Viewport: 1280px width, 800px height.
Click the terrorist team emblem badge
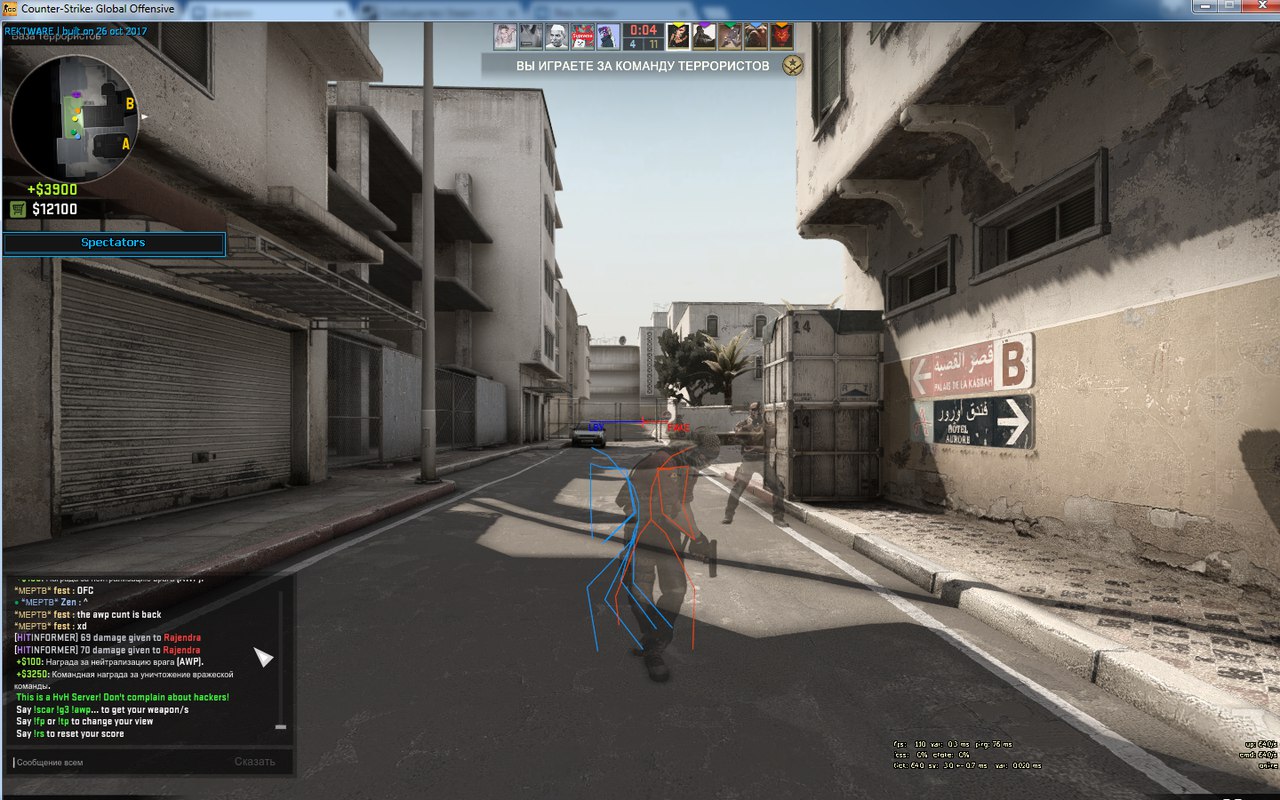[793, 66]
